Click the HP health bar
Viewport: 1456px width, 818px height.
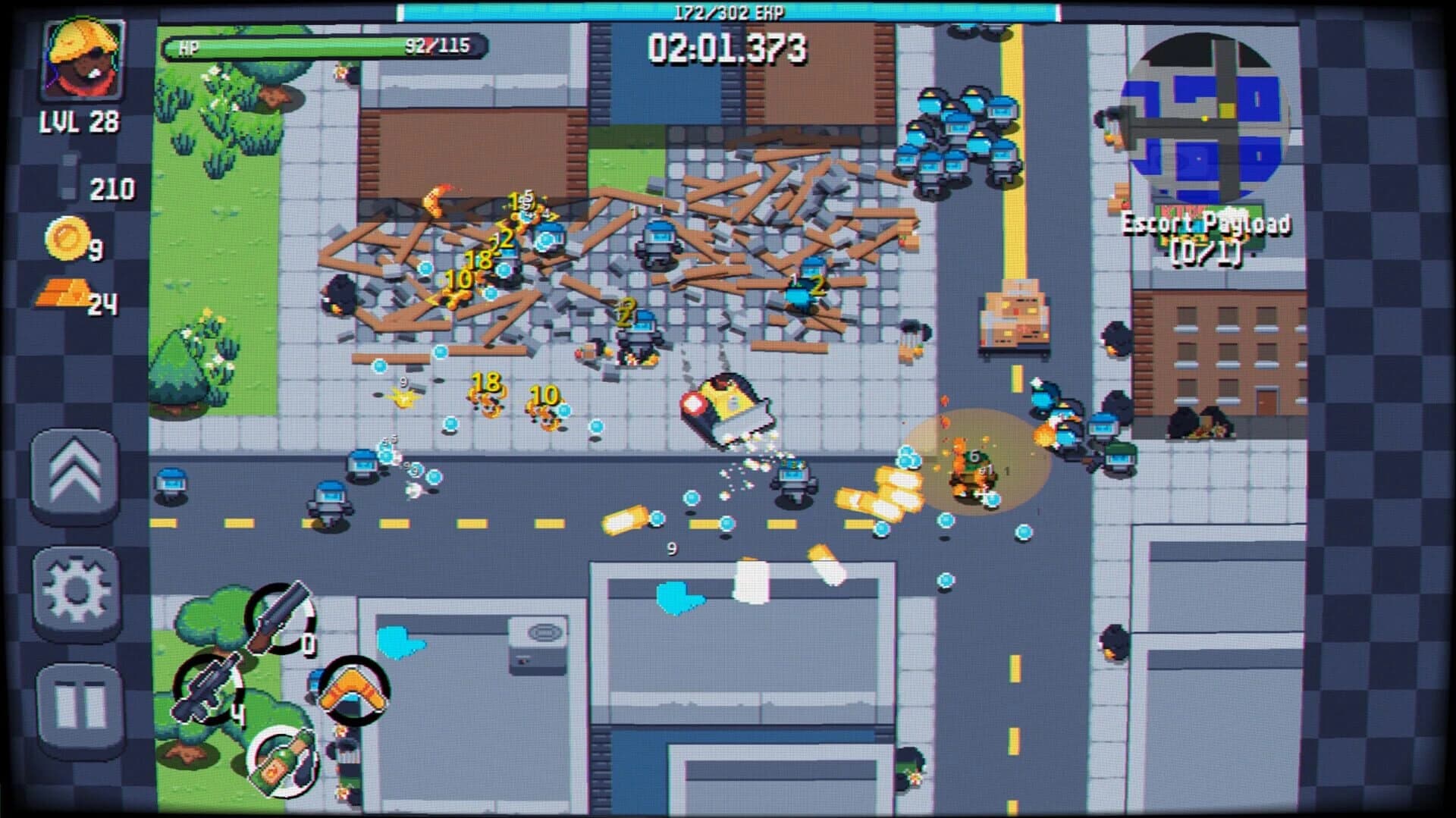coord(318,48)
